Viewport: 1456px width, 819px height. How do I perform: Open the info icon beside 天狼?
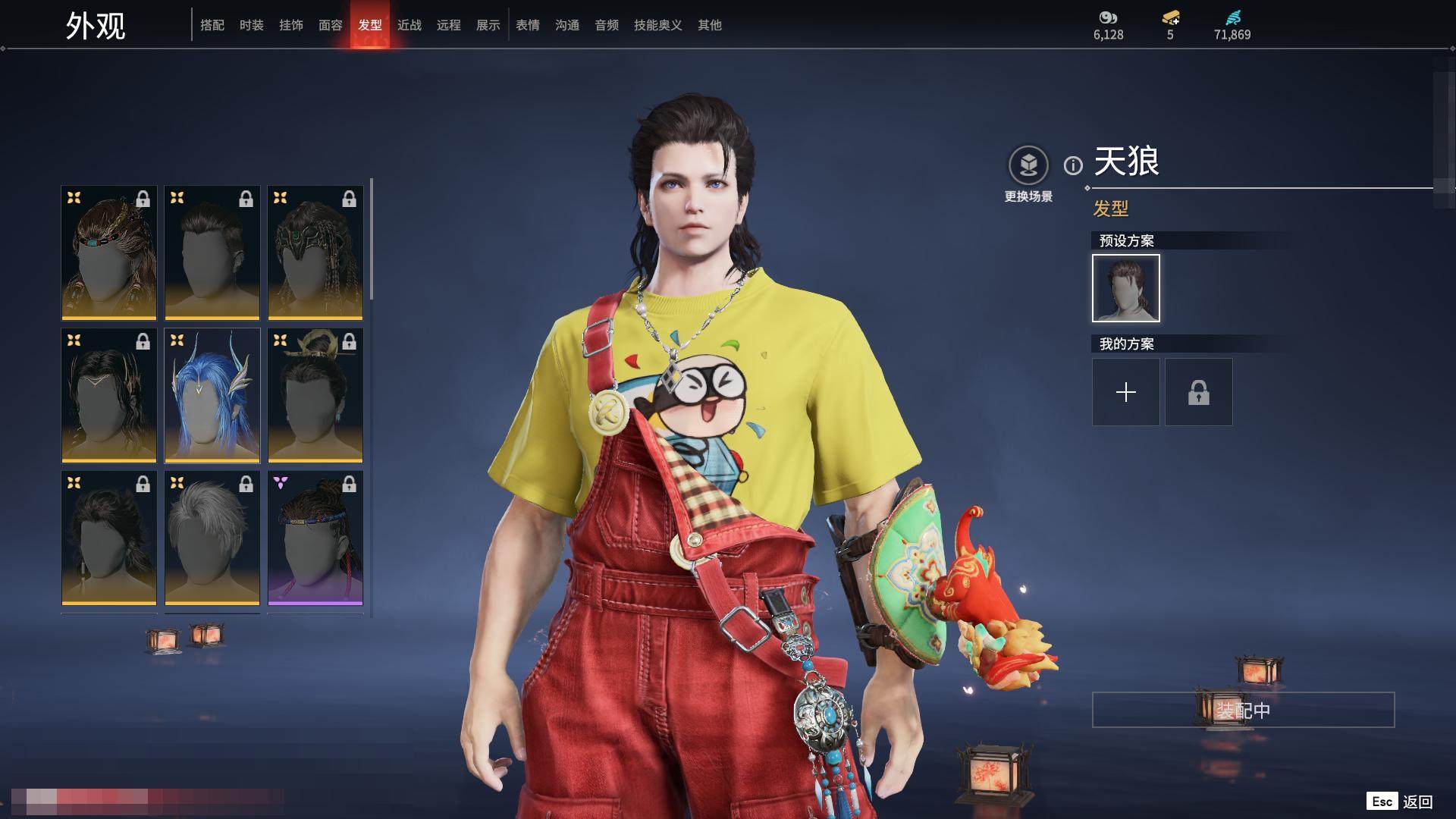(1073, 165)
